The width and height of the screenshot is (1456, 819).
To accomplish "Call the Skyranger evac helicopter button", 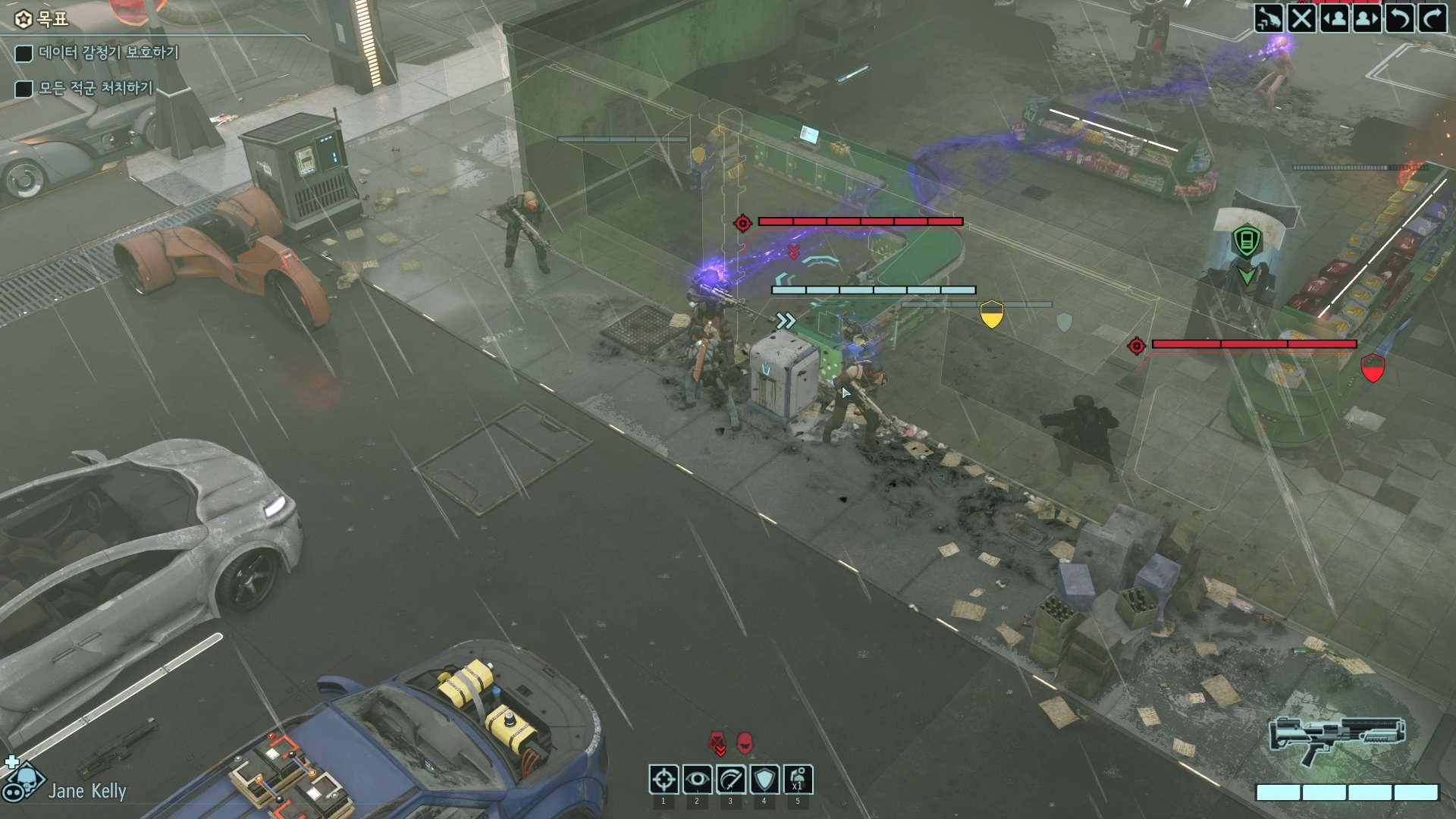I will pyautogui.click(x=1269, y=17).
